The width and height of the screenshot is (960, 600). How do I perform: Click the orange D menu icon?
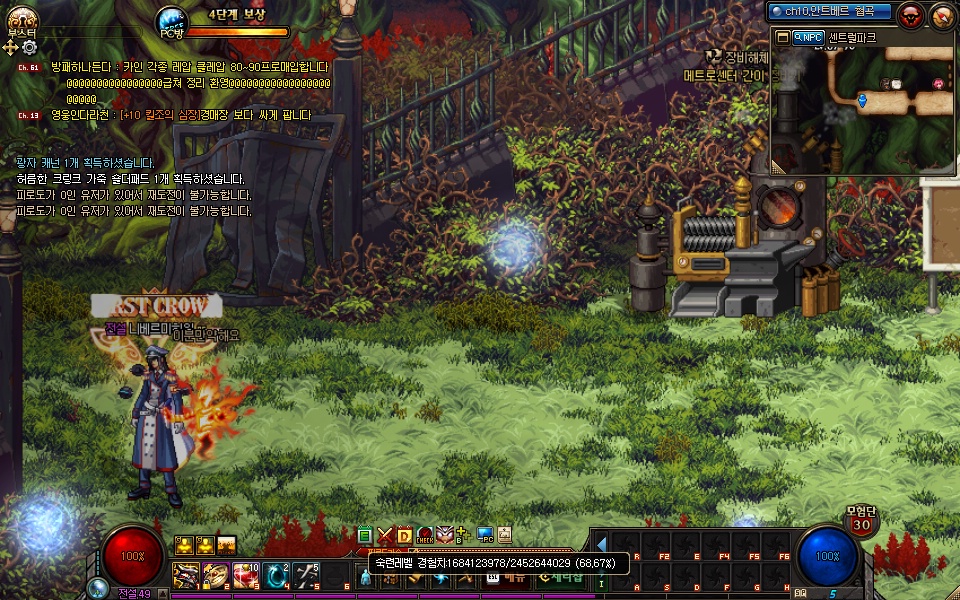tap(405, 535)
